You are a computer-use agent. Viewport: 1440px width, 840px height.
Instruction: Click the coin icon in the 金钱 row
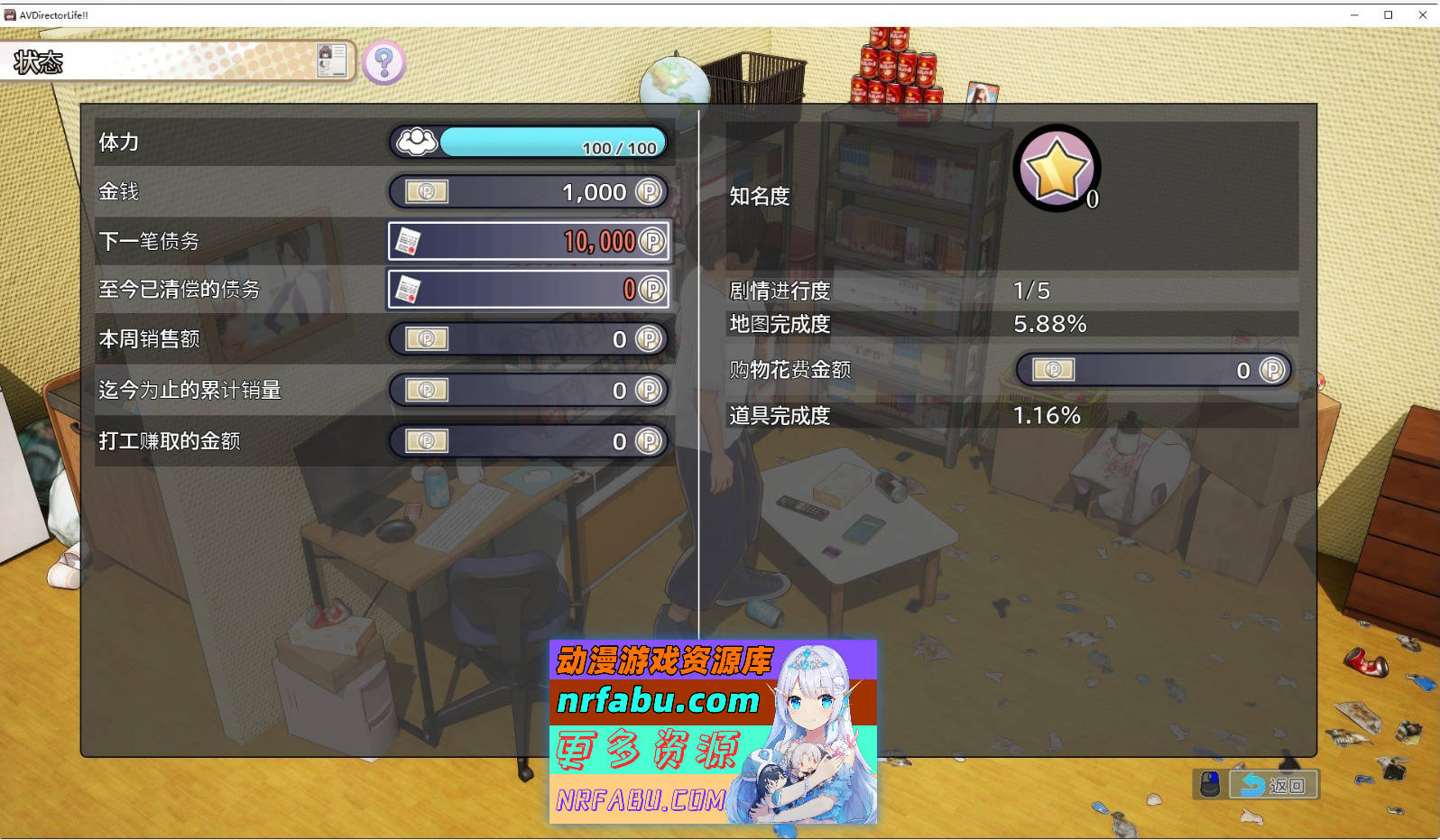tap(425, 191)
